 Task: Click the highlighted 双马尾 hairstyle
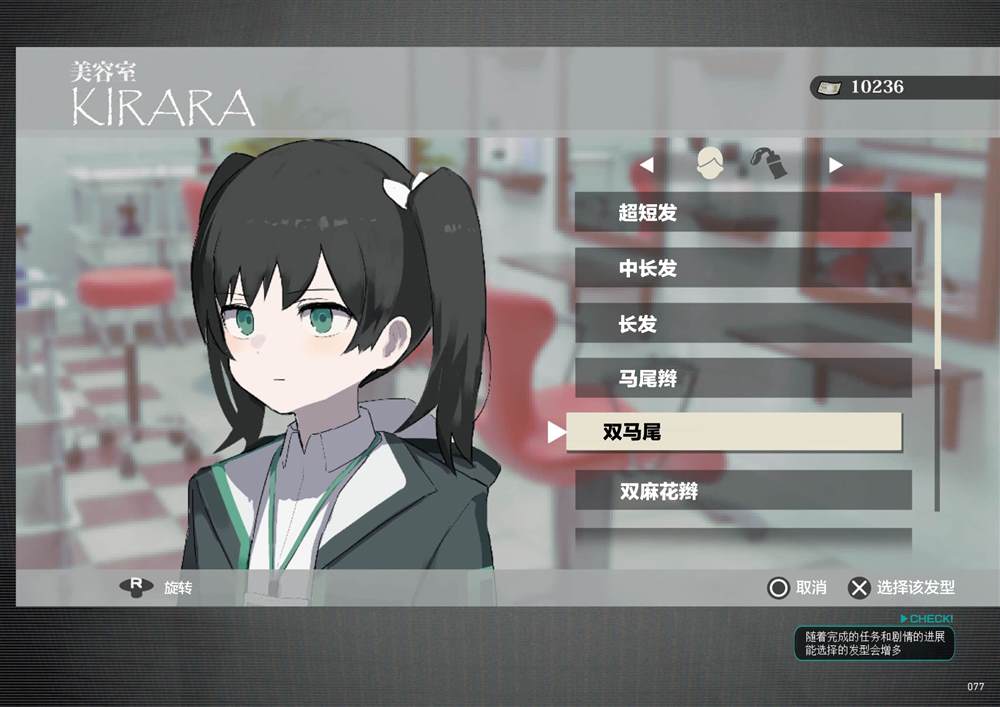click(734, 432)
